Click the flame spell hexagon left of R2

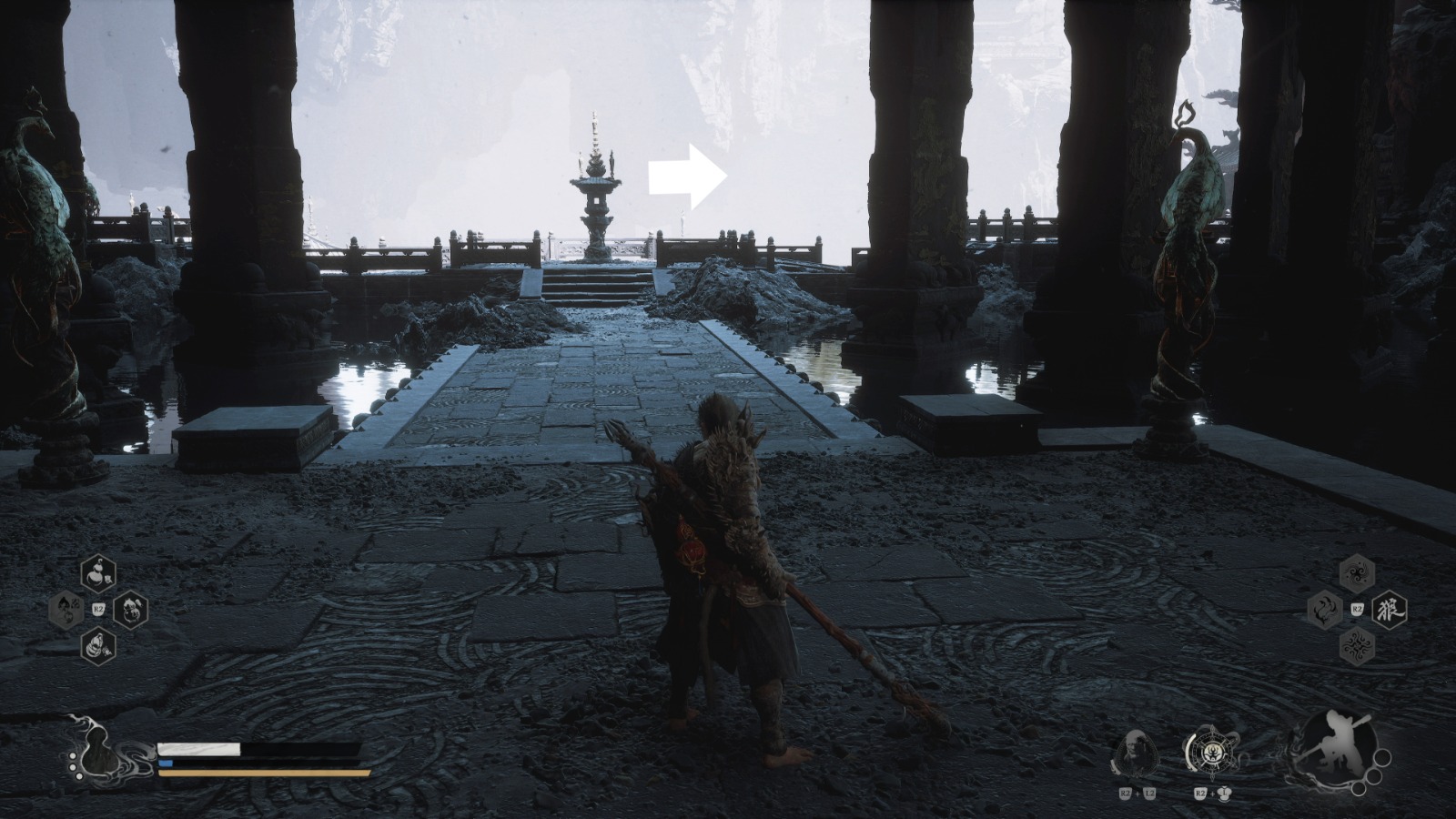(1325, 609)
